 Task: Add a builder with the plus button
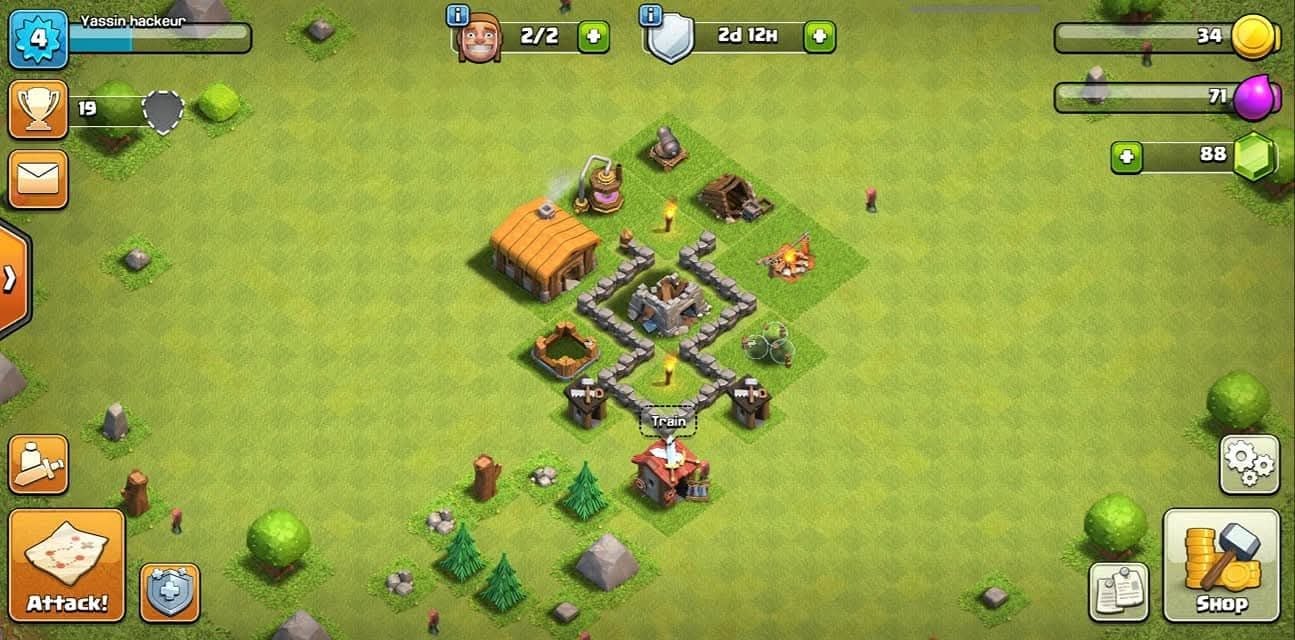click(593, 37)
